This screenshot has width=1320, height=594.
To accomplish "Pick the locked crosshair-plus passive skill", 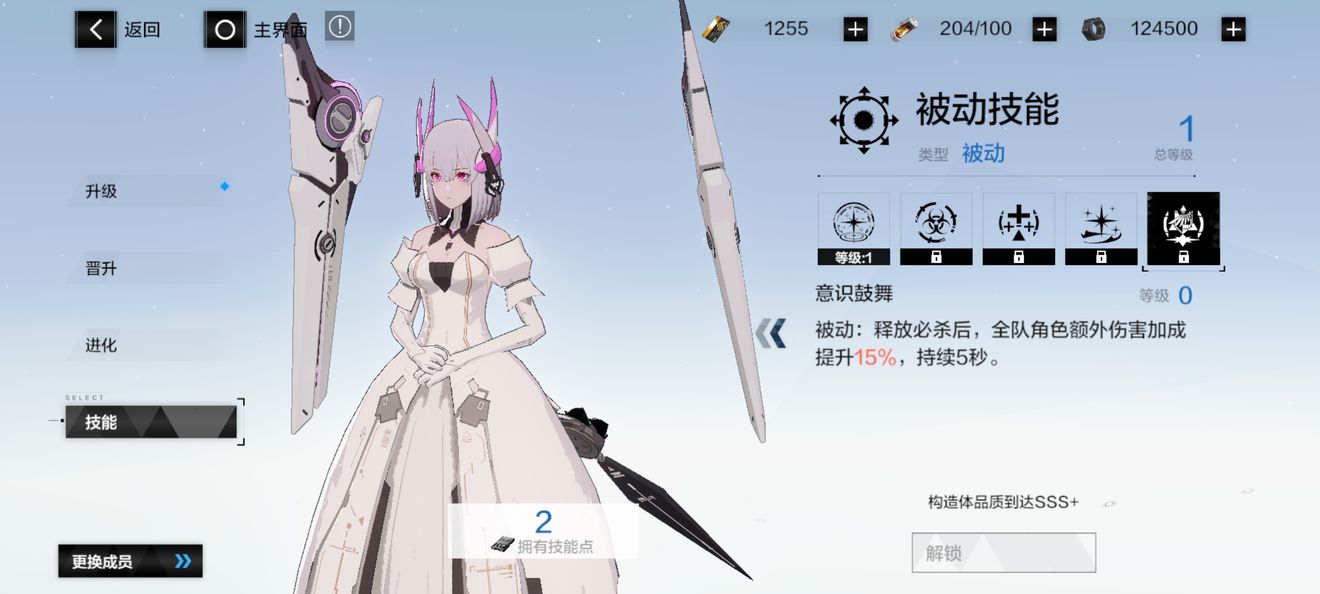I will click(x=1018, y=229).
